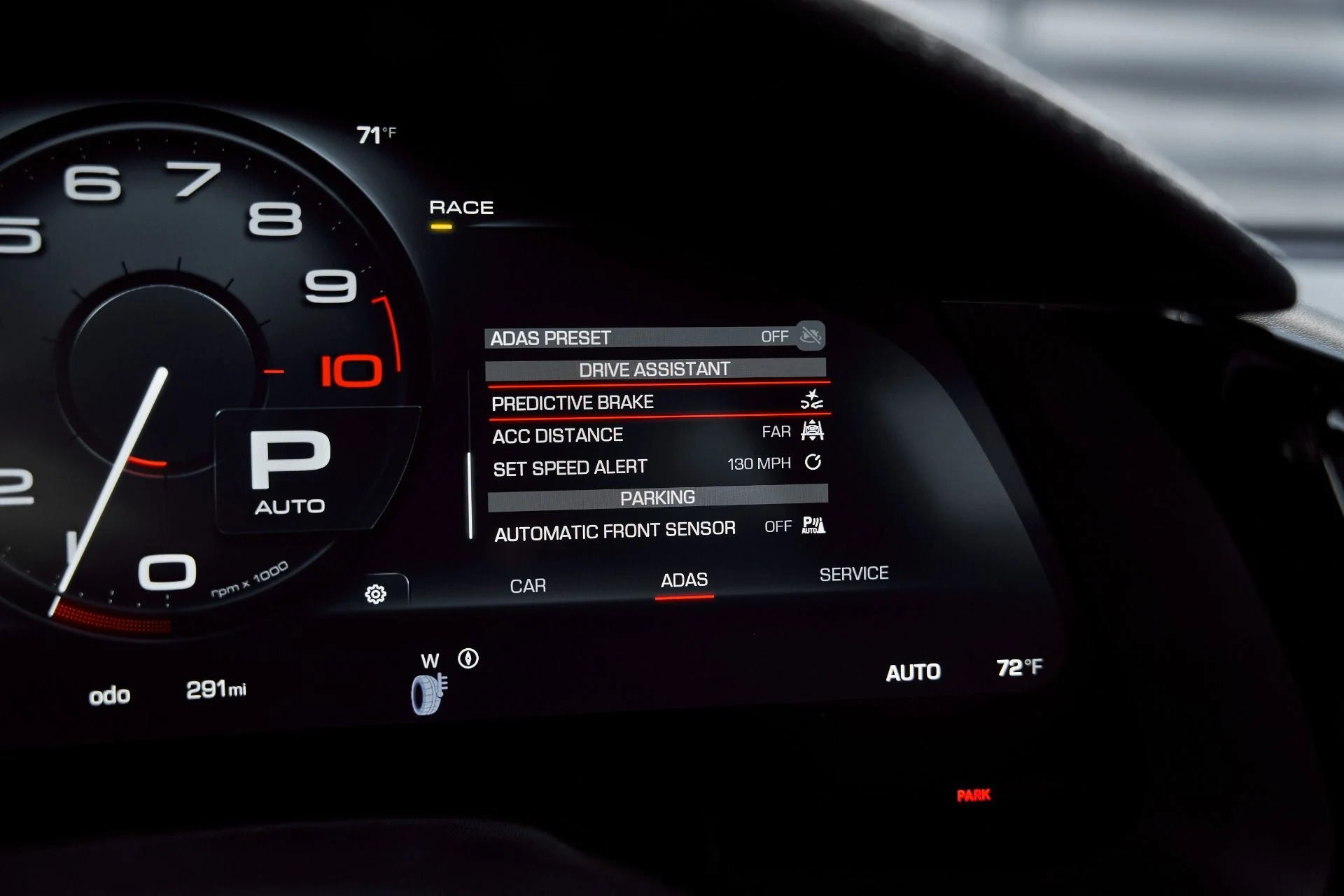Click the settings gear icon
Screen dimensions: 1344x896
tap(376, 594)
